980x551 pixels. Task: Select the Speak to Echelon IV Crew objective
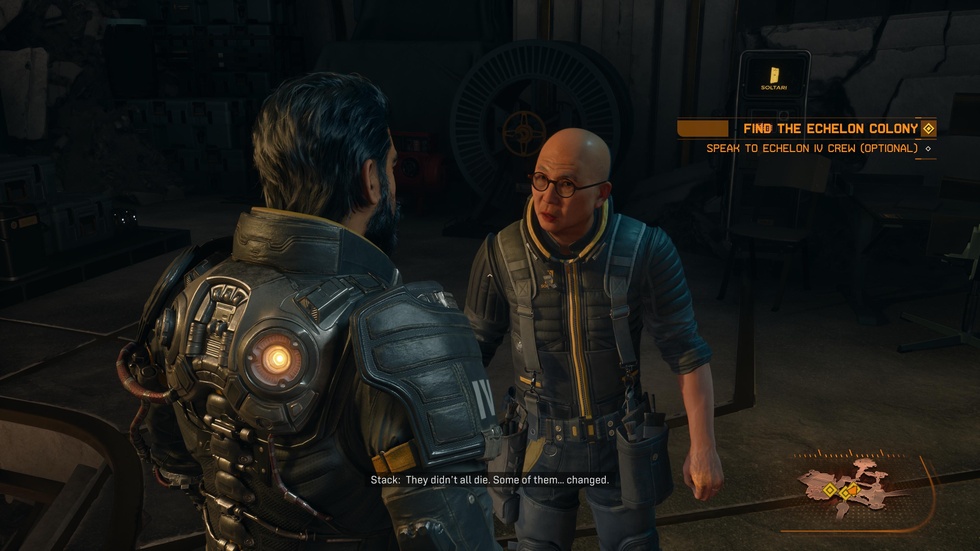coord(811,149)
